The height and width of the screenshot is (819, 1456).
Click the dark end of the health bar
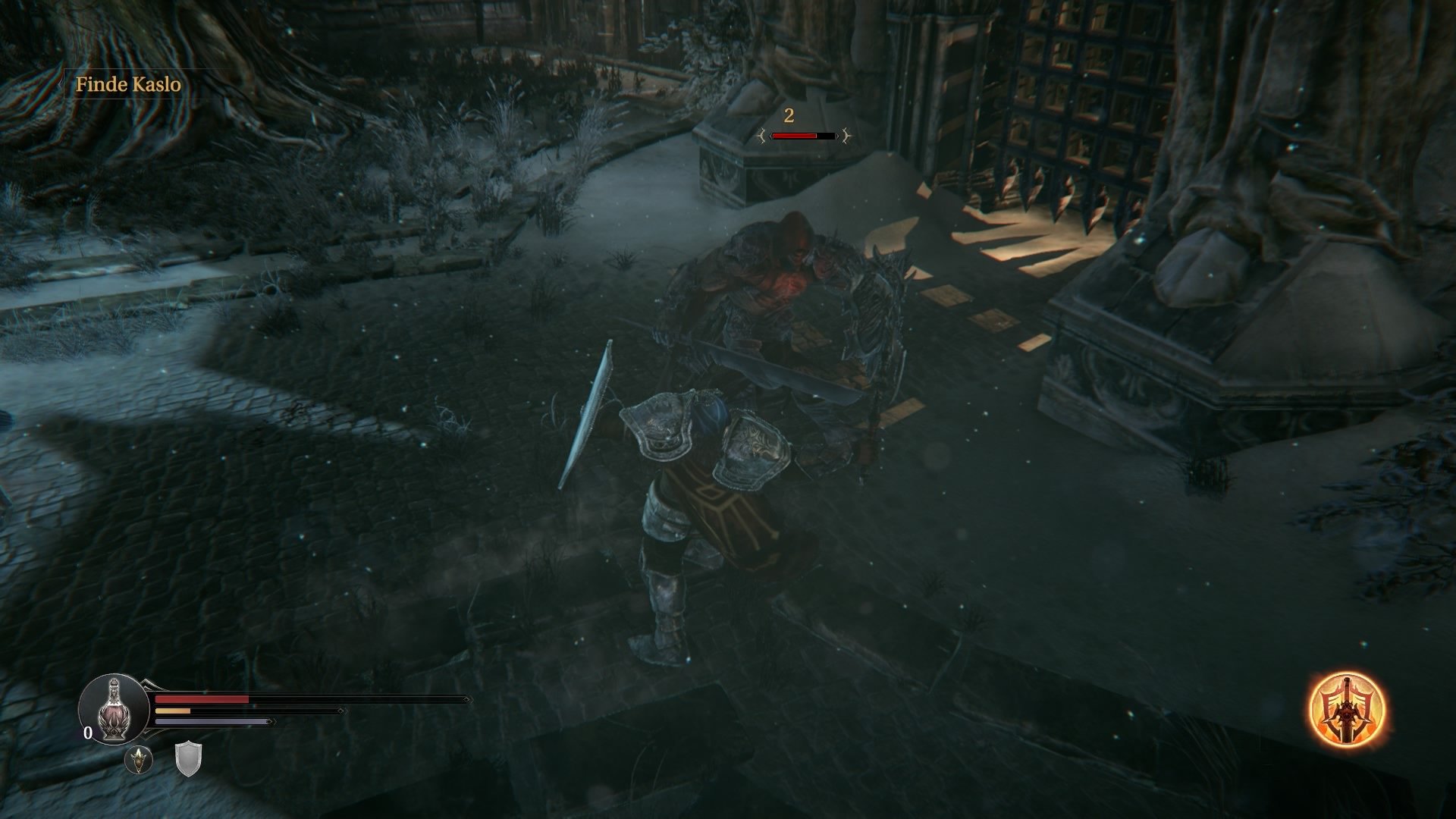(x=354, y=699)
